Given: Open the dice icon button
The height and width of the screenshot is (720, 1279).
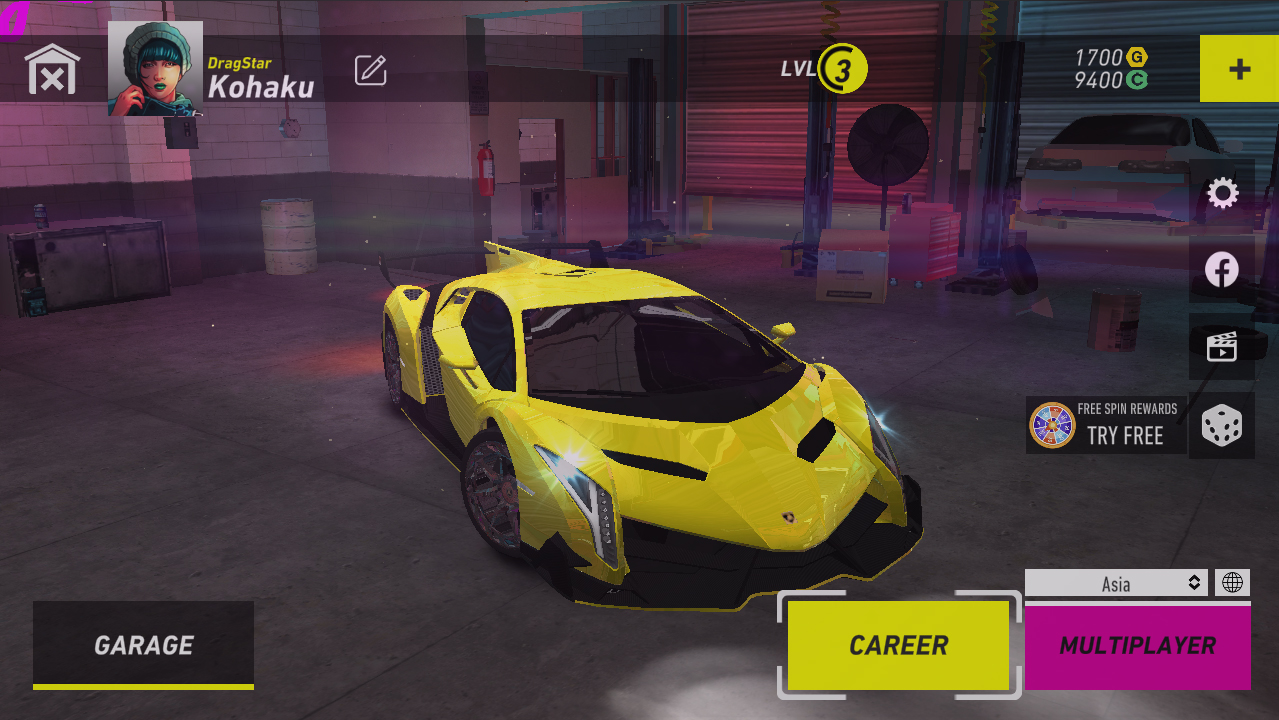Looking at the screenshot, I should click(x=1222, y=425).
